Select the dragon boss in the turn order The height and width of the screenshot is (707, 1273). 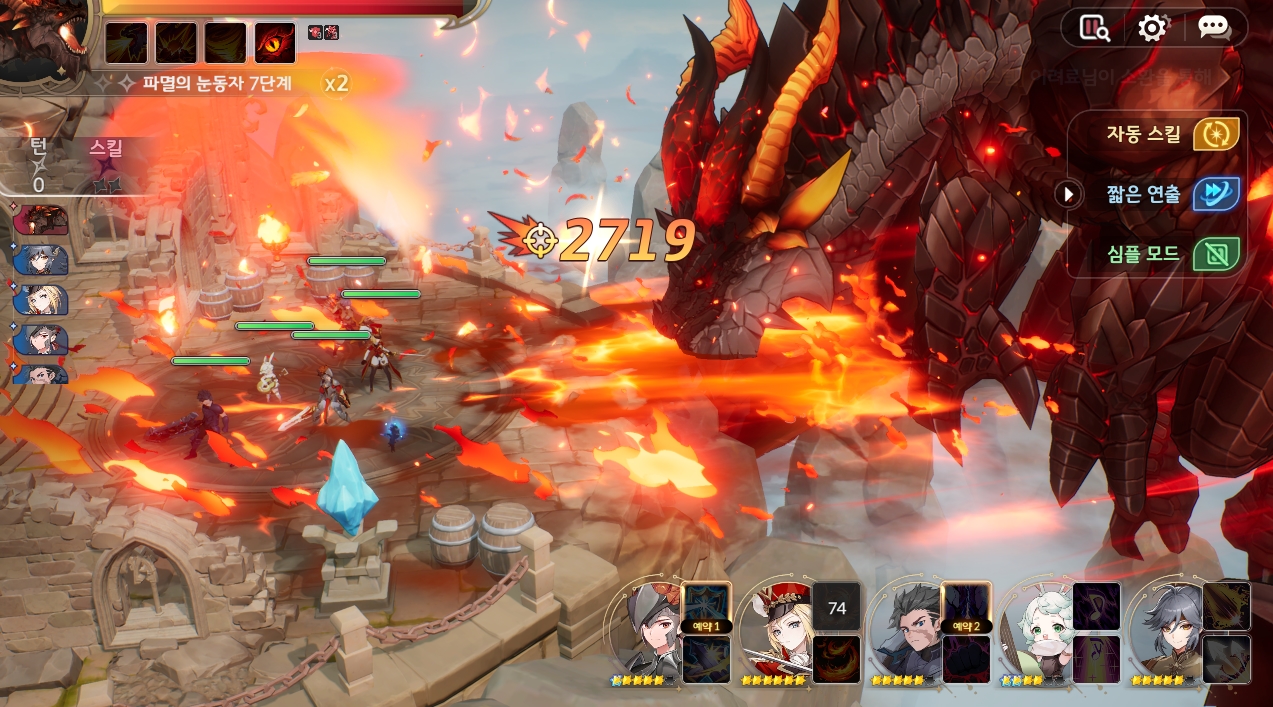click(x=41, y=220)
